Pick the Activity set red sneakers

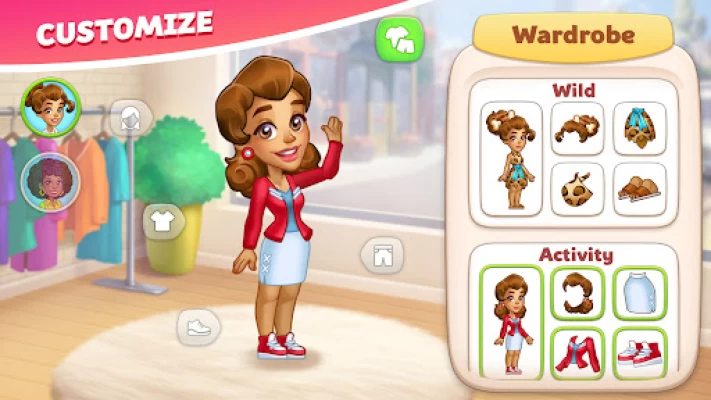tap(639, 352)
